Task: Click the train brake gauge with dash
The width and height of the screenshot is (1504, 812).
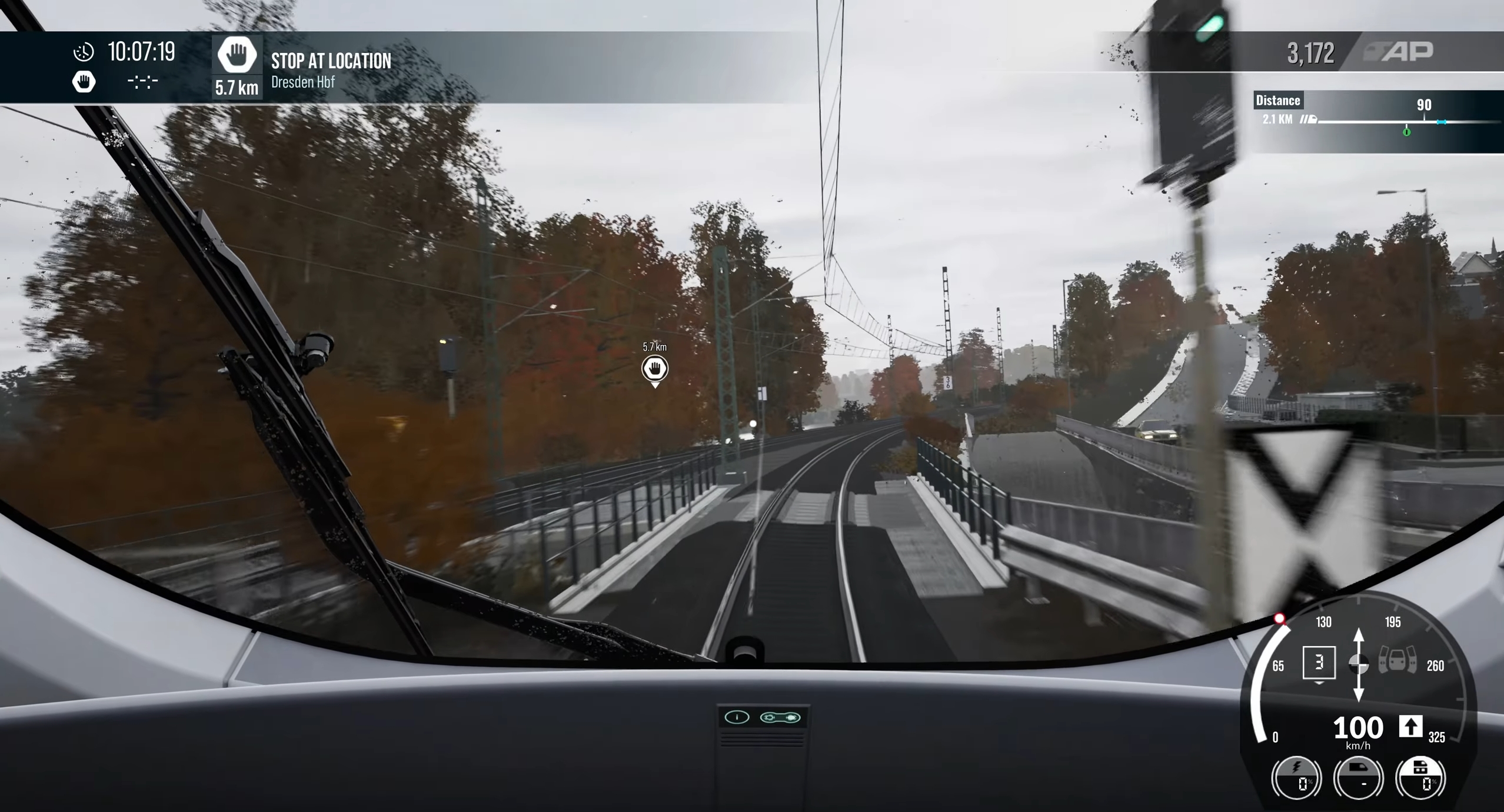Action: tap(1358, 778)
